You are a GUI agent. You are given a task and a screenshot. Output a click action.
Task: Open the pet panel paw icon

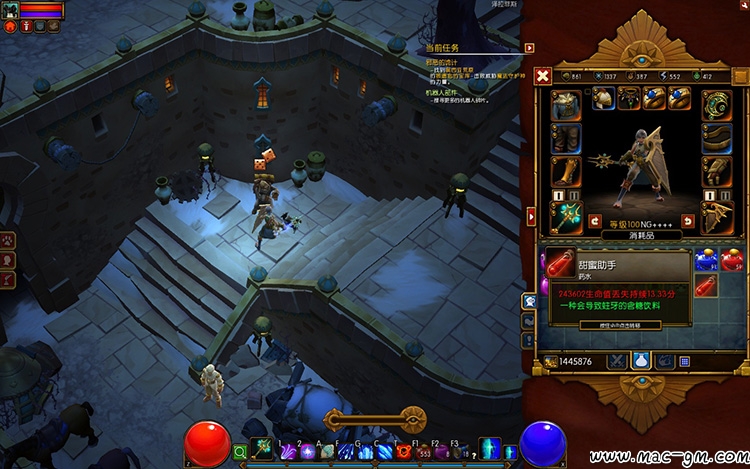(x=8, y=241)
